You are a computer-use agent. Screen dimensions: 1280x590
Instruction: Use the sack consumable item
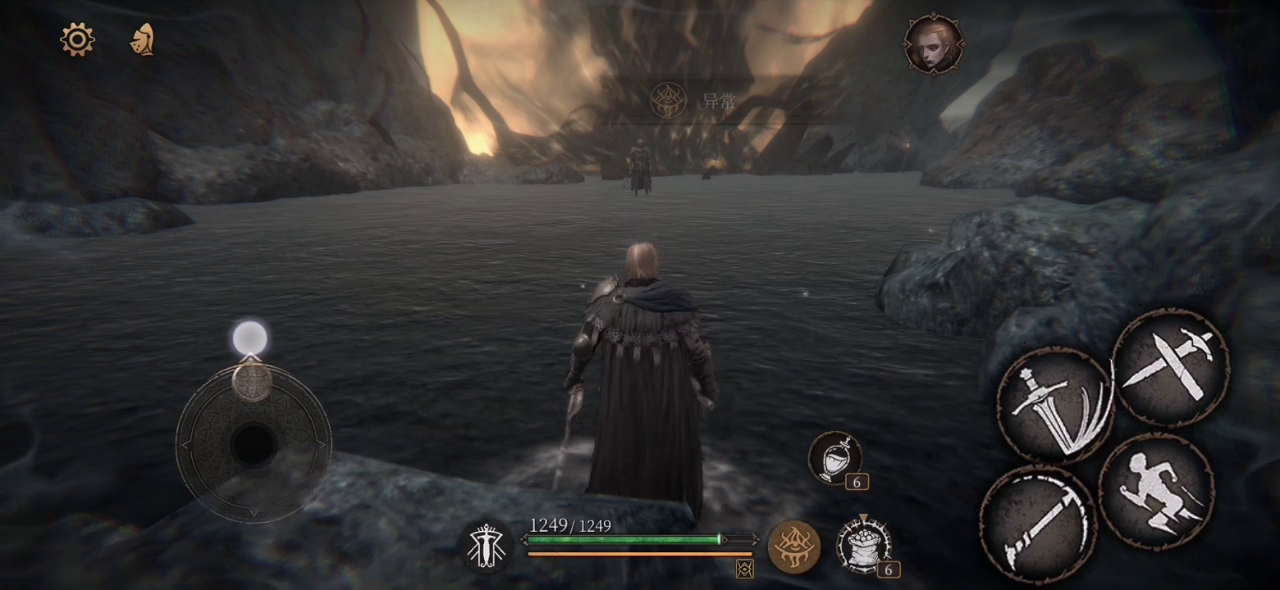click(x=863, y=544)
